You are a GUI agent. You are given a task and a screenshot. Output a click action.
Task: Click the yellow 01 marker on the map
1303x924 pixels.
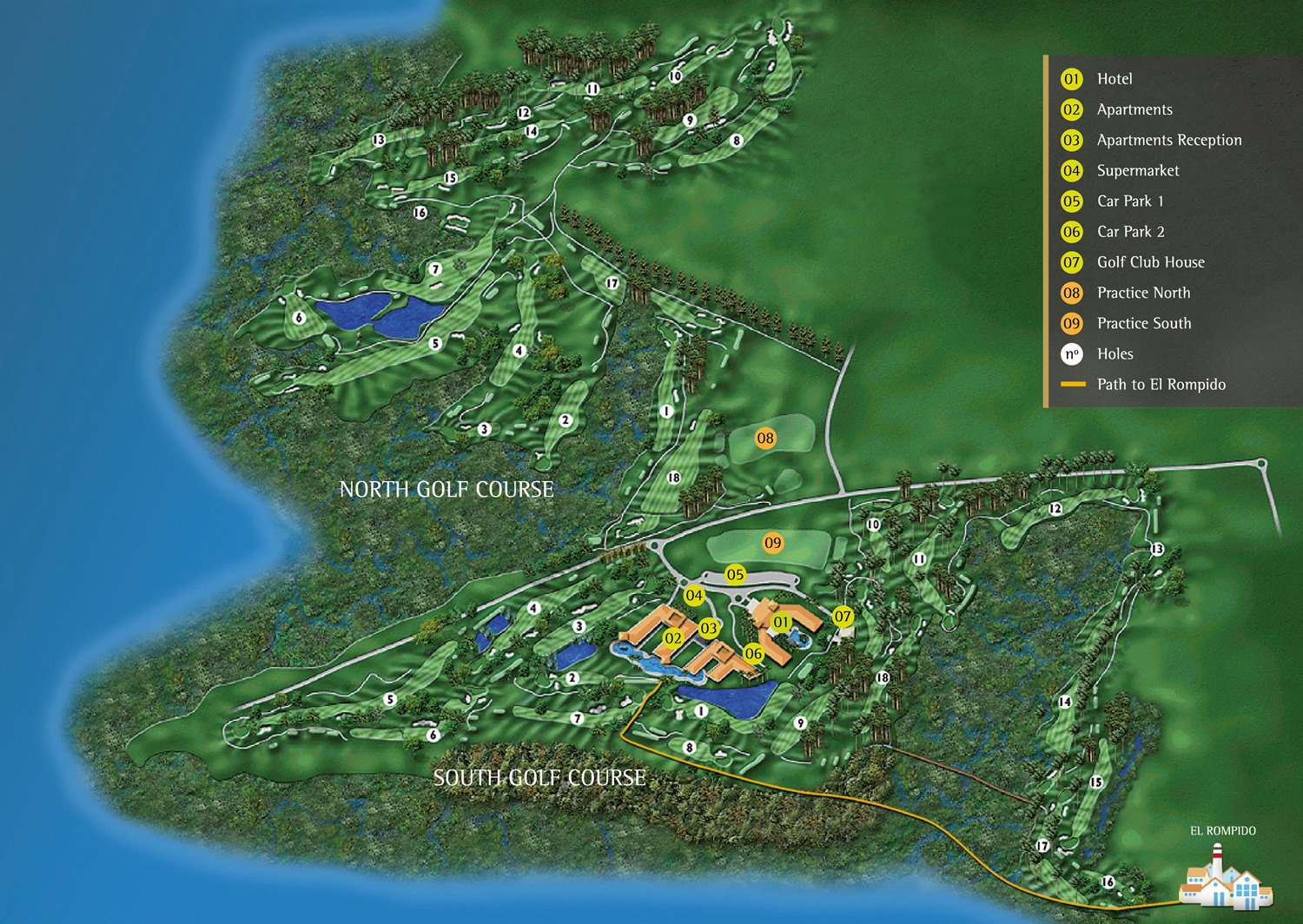[782, 622]
